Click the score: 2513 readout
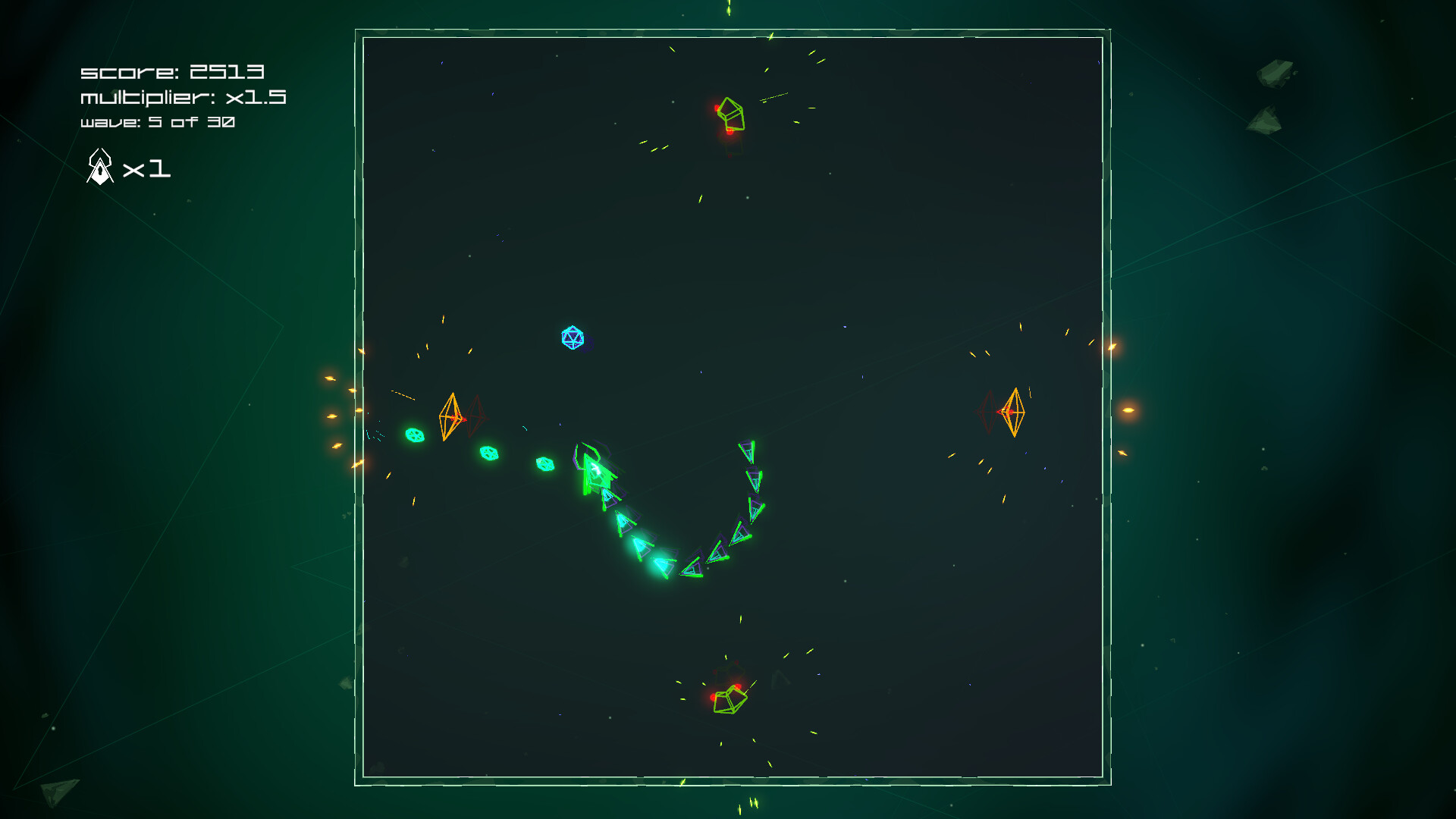This screenshot has height=819, width=1456. tap(171, 72)
